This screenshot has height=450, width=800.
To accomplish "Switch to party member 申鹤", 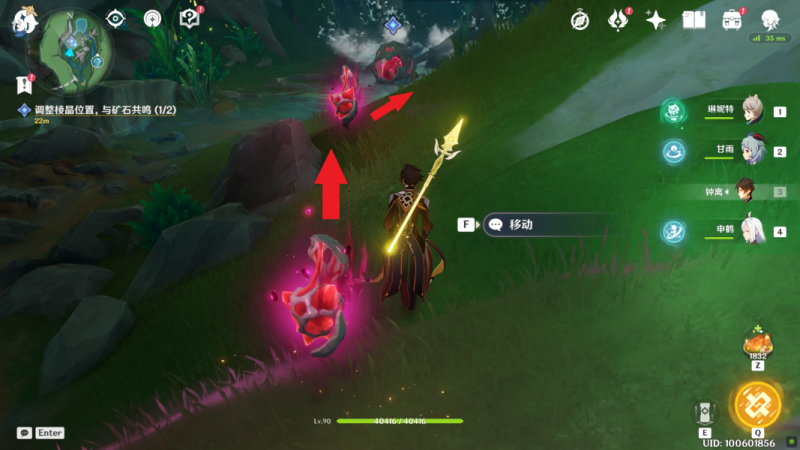I will pos(752,231).
